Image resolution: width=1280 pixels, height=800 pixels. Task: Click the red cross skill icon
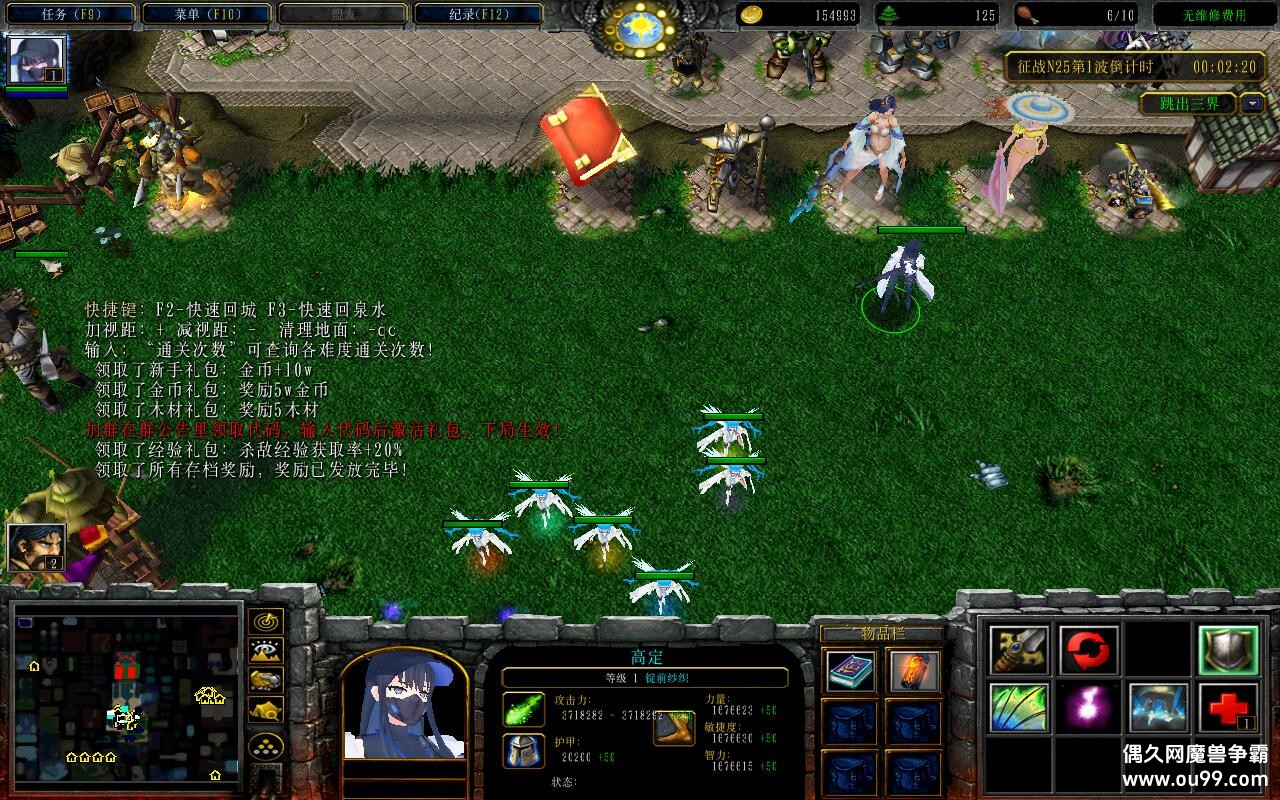tap(1228, 708)
